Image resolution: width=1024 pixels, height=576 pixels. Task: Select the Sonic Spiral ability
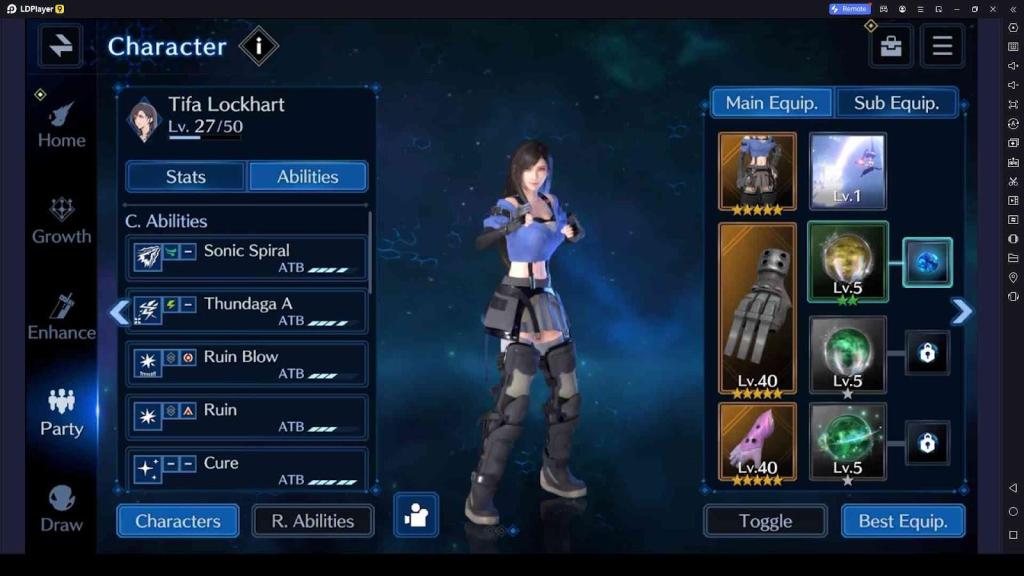[246, 258]
